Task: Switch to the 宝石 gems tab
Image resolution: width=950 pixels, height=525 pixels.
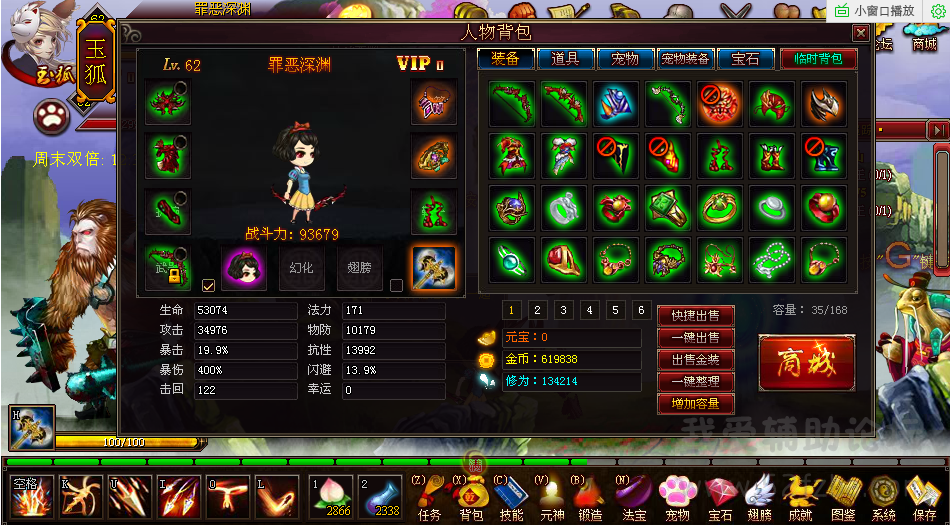Action: click(745, 59)
